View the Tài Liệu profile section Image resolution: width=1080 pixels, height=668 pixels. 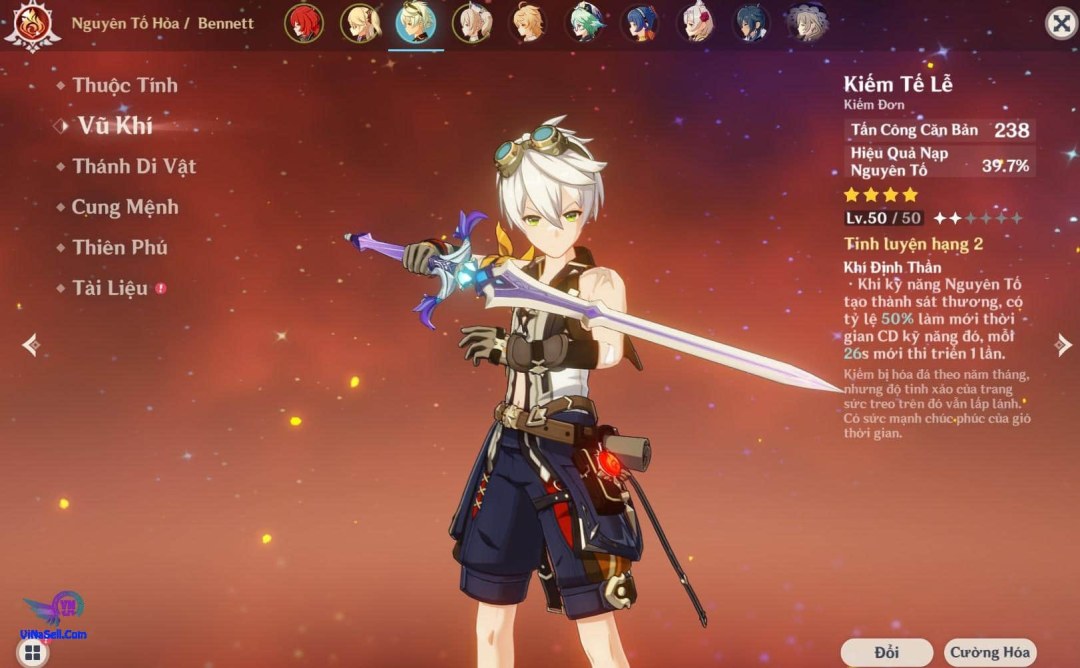pos(110,289)
